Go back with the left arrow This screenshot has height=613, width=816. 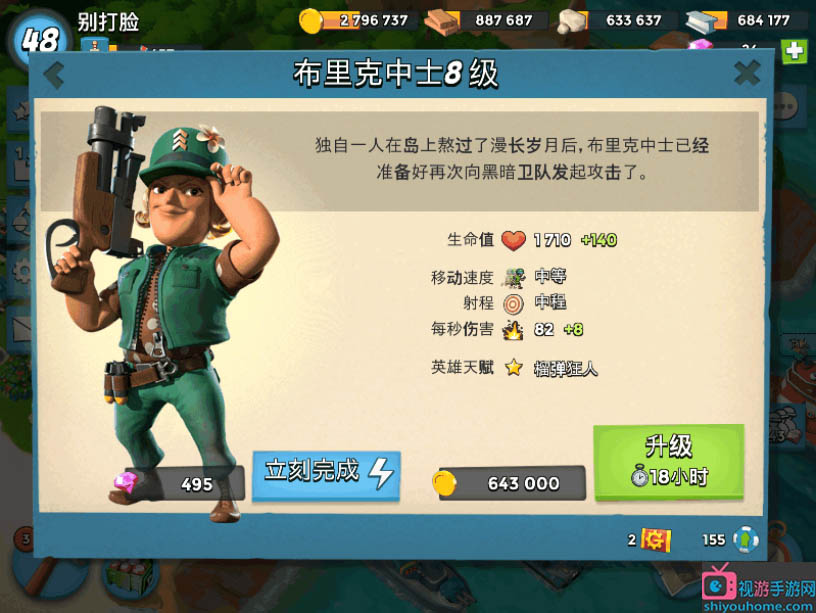[54, 75]
